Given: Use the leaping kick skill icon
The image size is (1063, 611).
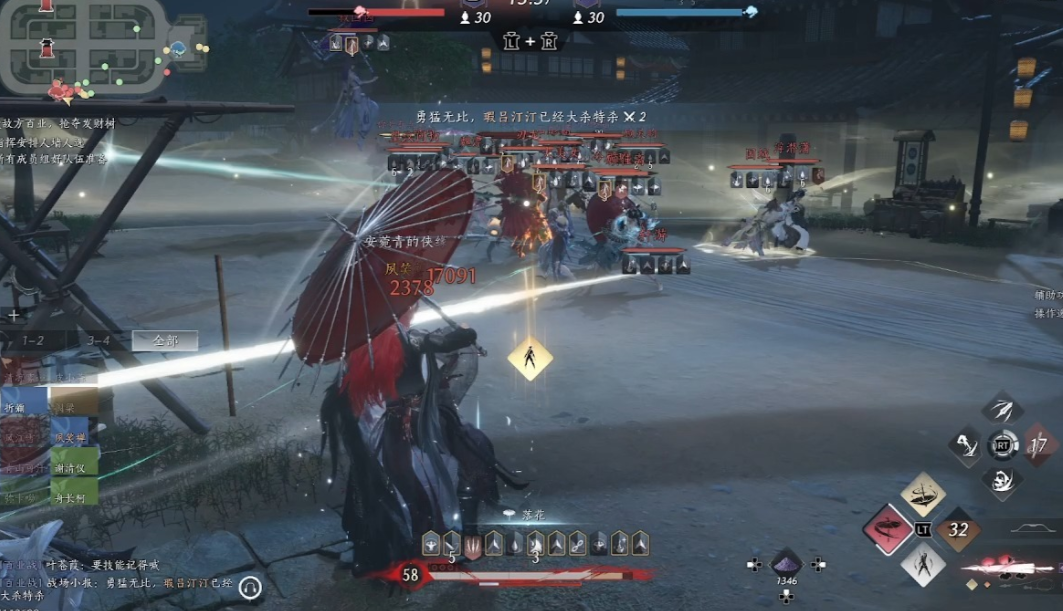Looking at the screenshot, I should [967, 445].
